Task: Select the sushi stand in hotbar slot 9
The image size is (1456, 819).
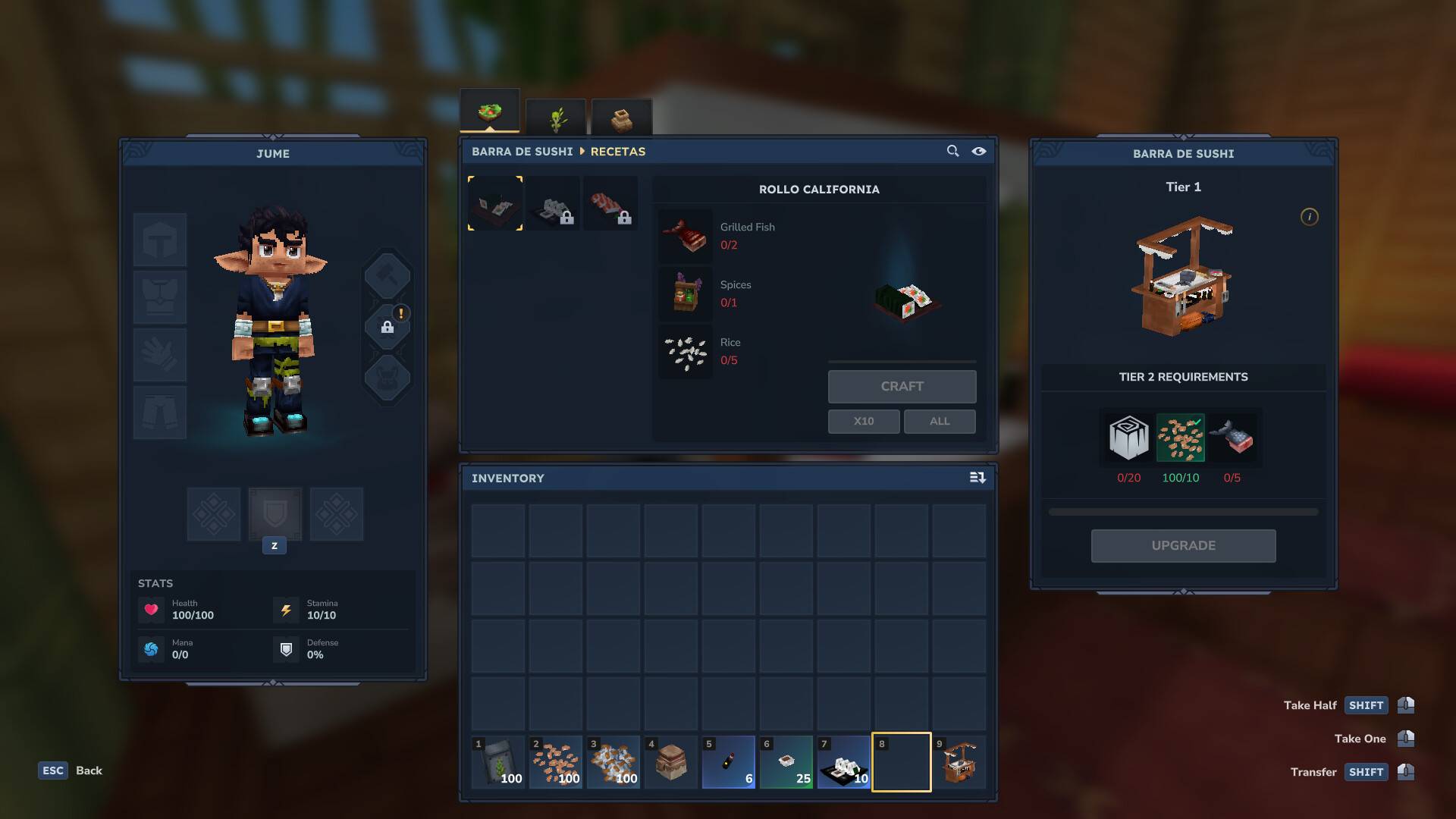Action: tap(959, 762)
